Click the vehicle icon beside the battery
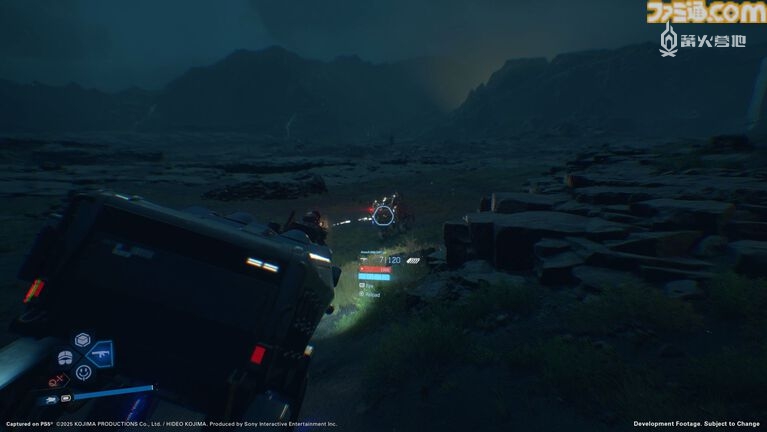This screenshot has width=767, height=432. (x=51, y=398)
